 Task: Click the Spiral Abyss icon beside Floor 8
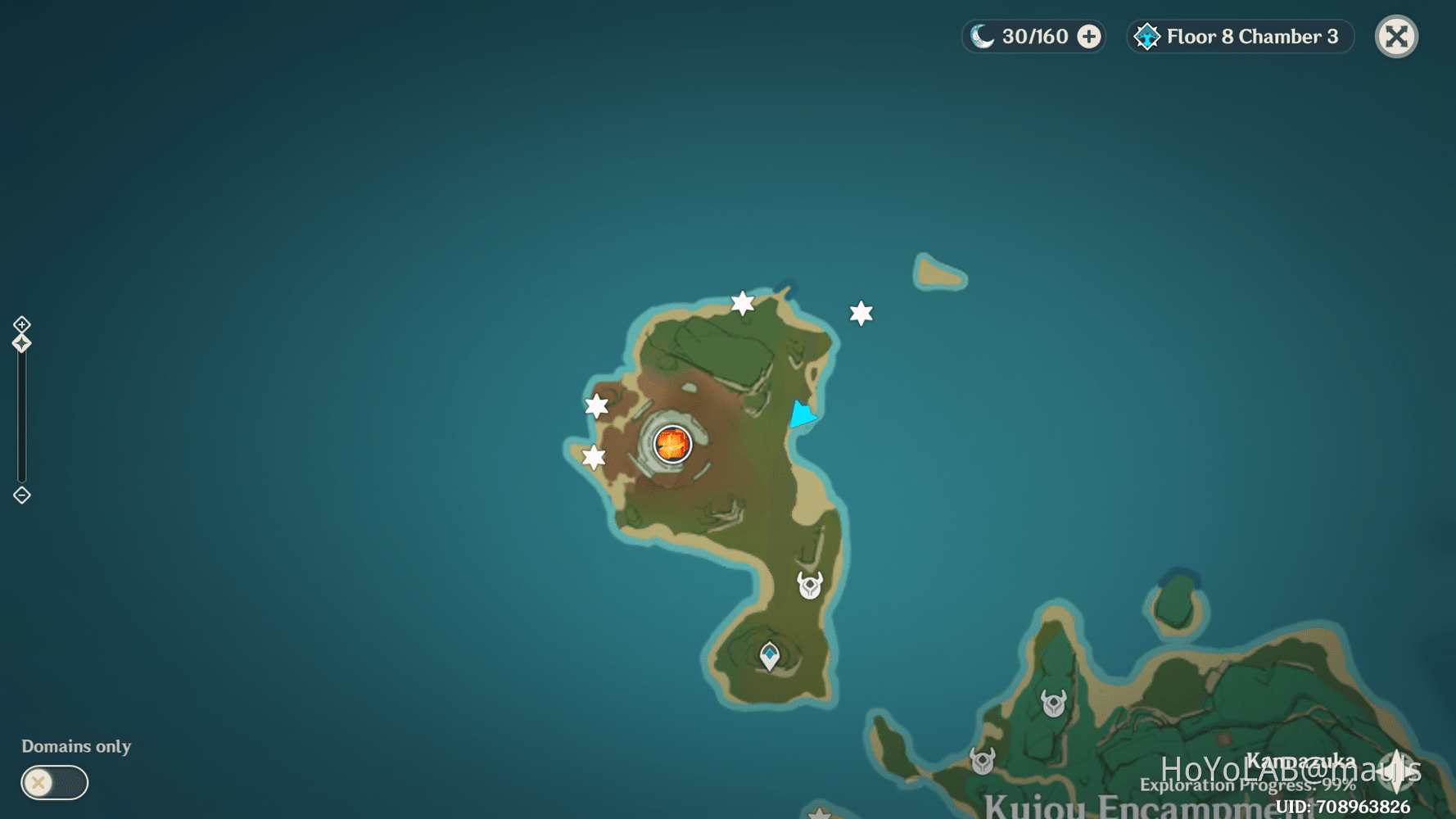tap(1147, 36)
